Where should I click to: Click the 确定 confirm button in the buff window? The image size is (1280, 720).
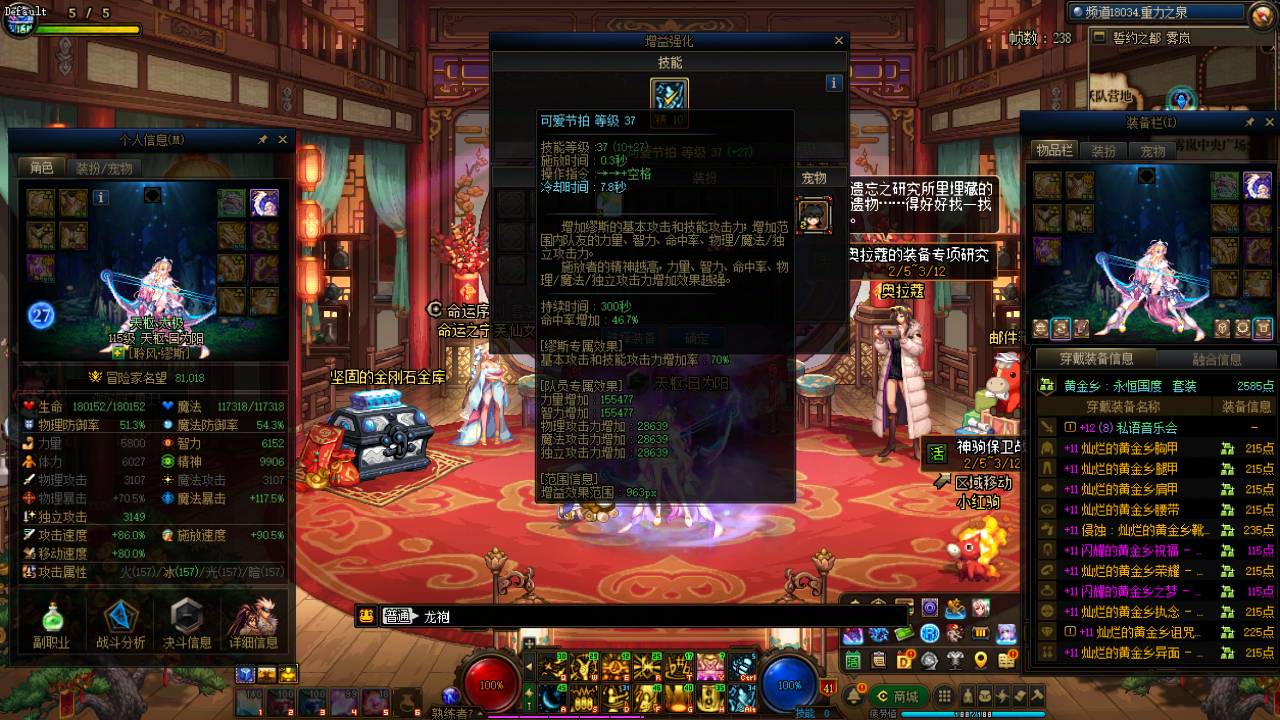[697, 338]
